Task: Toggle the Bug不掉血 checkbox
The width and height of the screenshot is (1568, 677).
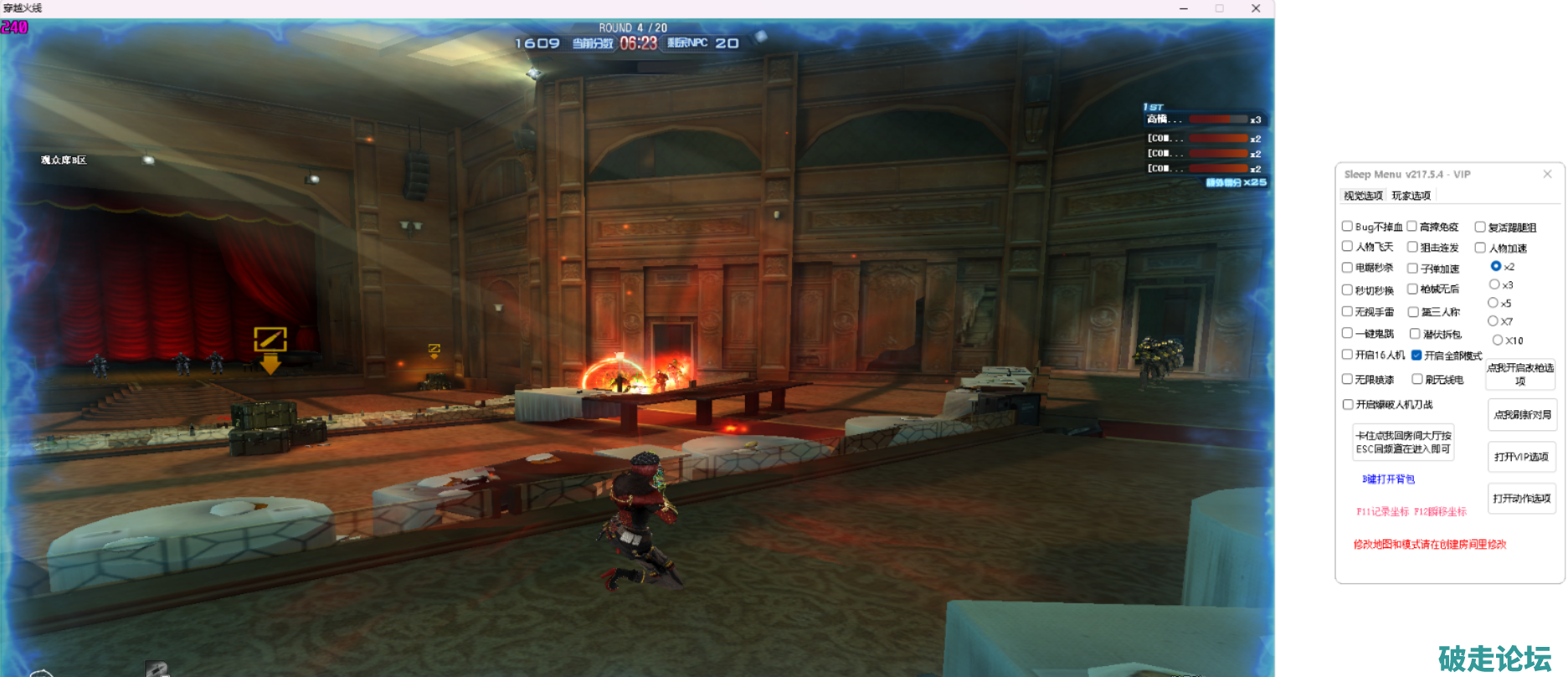Action: click(1347, 227)
